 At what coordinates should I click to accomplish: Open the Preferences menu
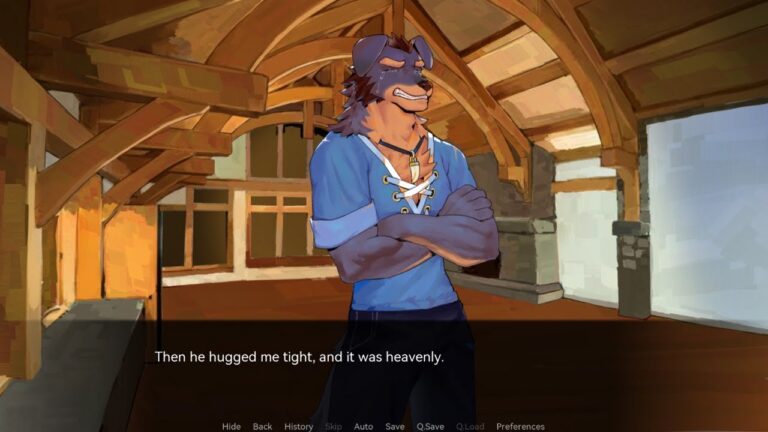pyautogui.click(x=520, y=426)
